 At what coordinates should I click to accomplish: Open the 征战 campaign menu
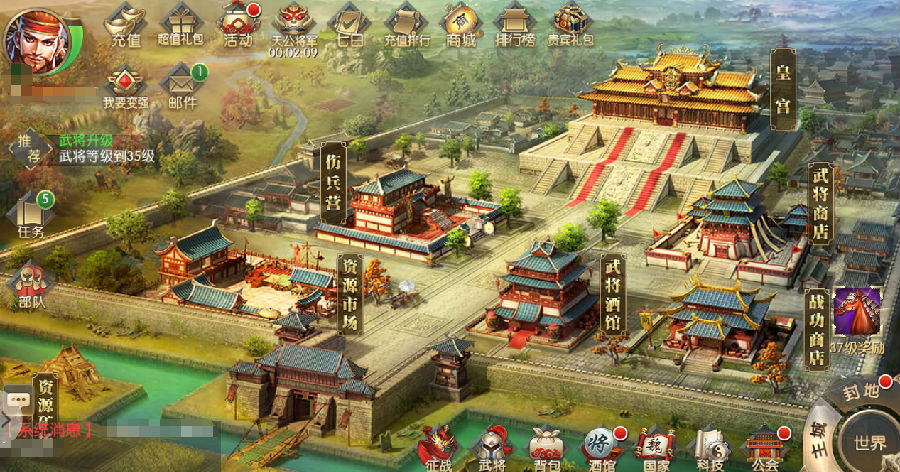coord(437,446)
